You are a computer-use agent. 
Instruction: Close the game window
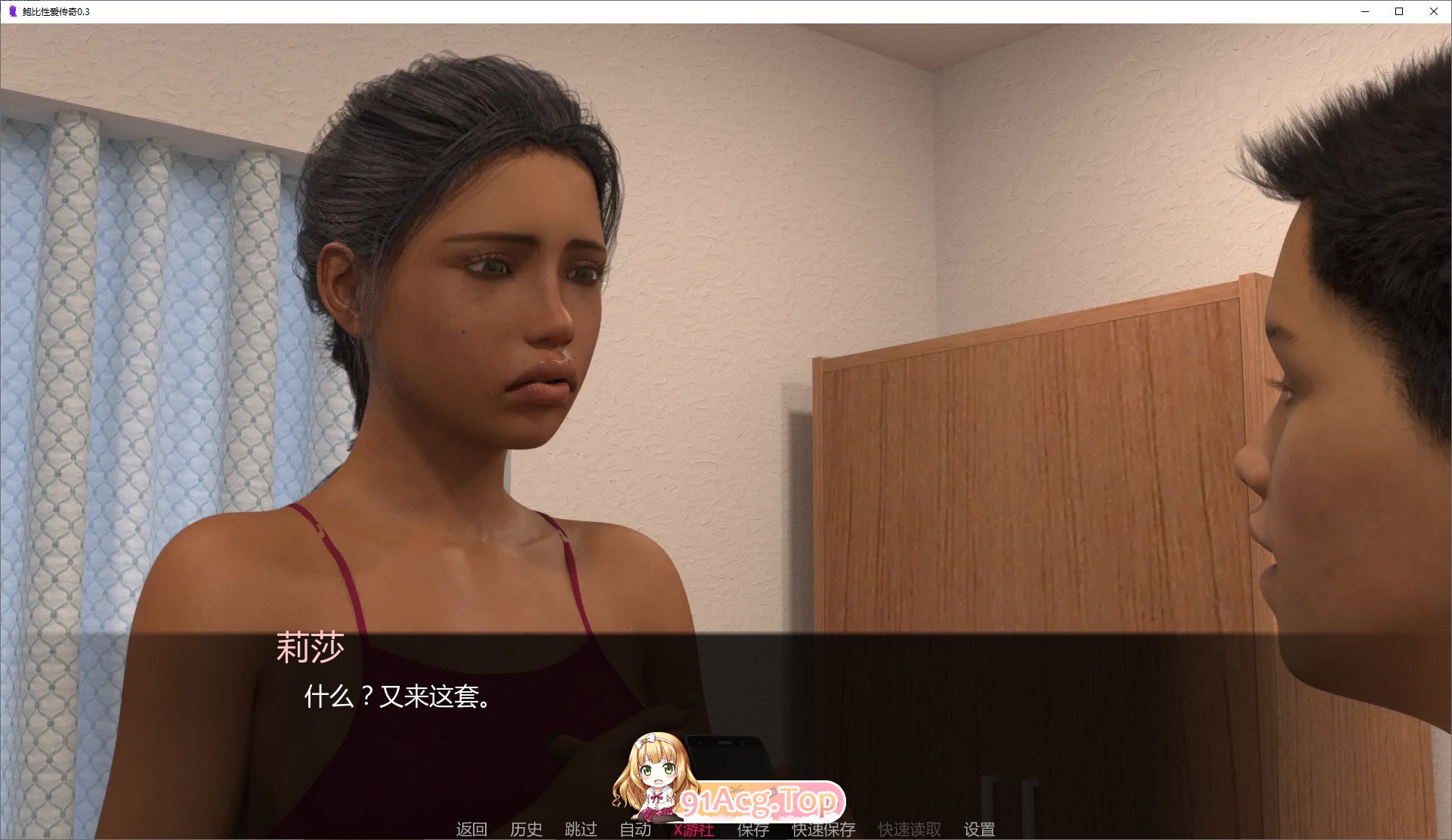[x=1434, y=11]
